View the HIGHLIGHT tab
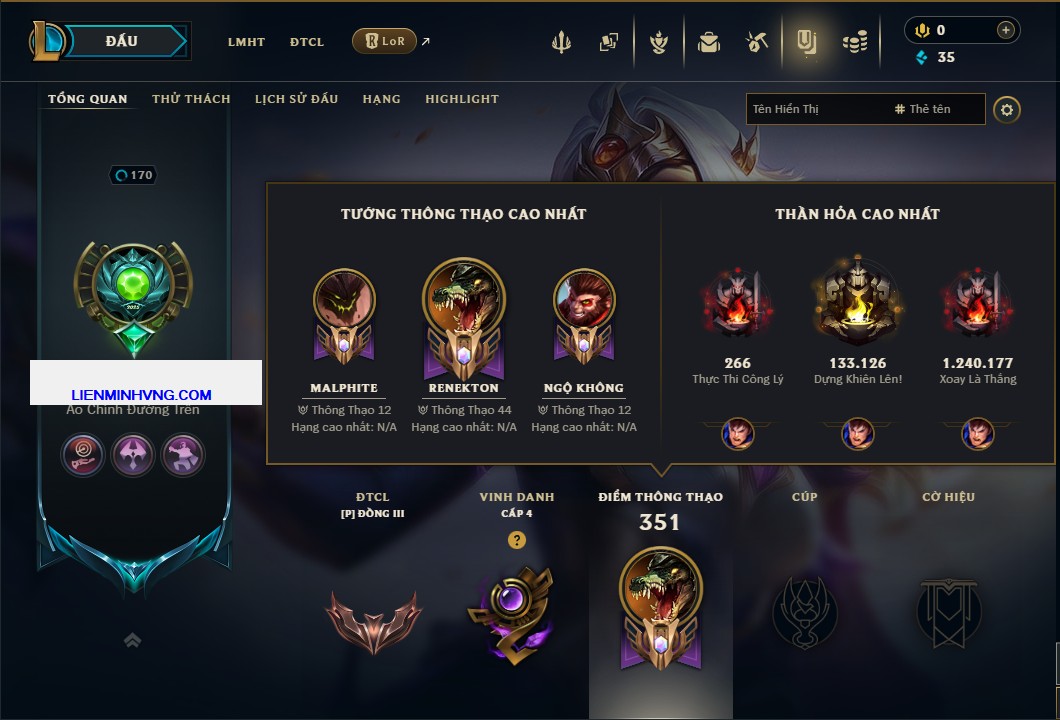This screenshot has width=1060, height=720. [x=462, y=99]
